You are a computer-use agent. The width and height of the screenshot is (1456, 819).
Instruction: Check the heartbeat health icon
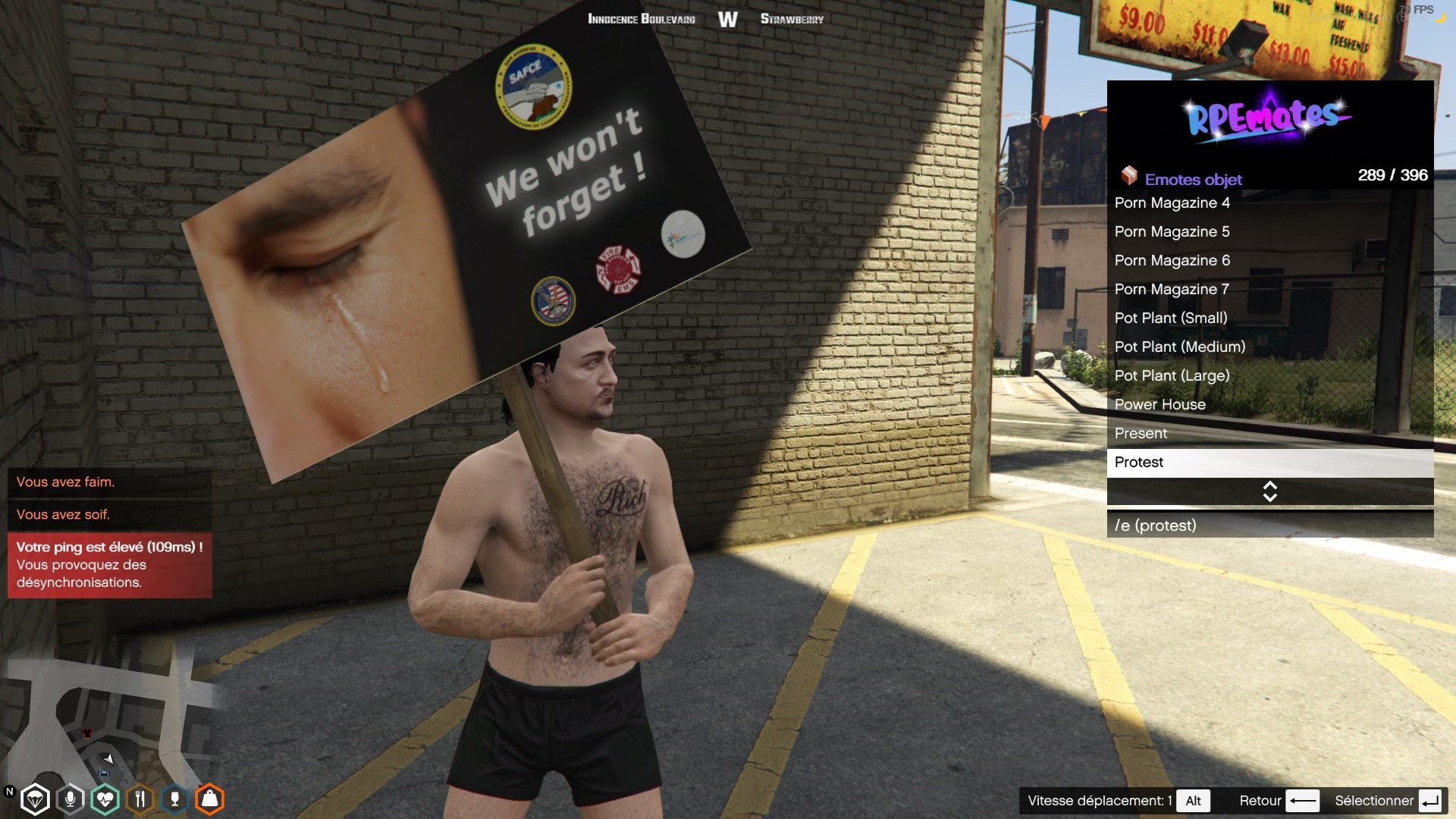(x=105, y=799)
